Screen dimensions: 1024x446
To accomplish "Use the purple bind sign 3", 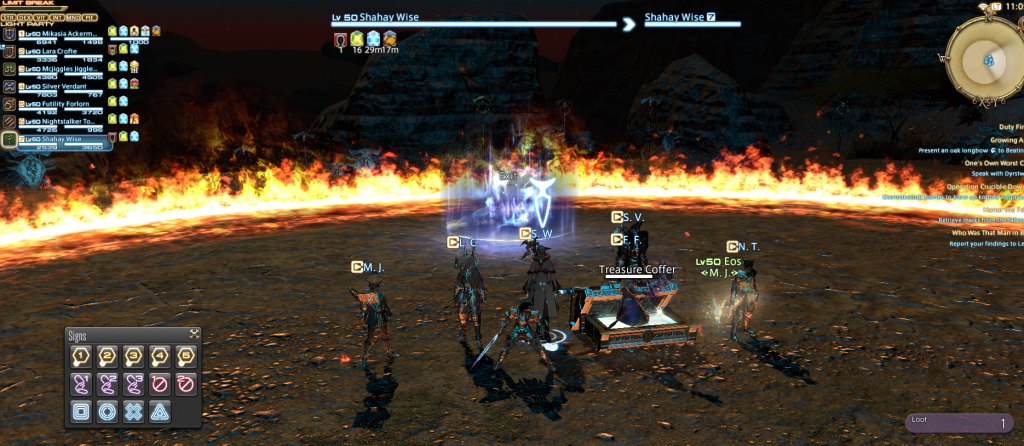I will coord(133,383).
